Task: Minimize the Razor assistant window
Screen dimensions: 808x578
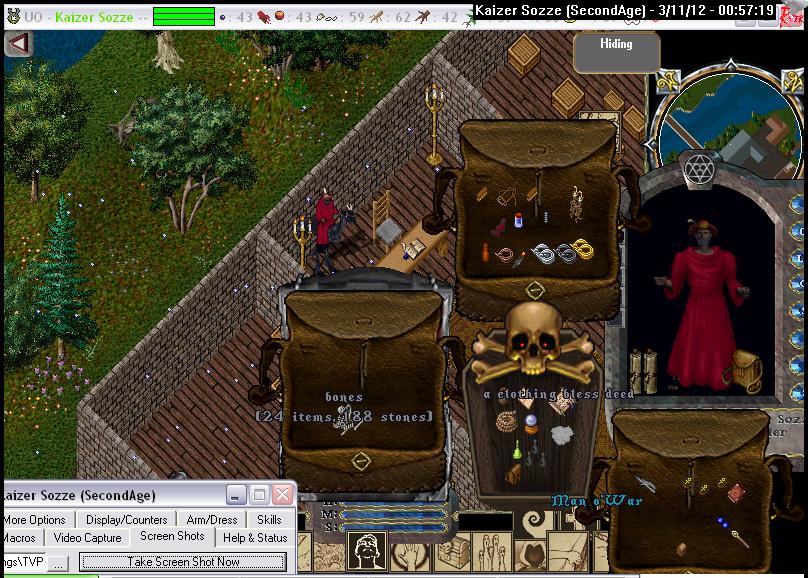Action: click(x=235, y=495)
